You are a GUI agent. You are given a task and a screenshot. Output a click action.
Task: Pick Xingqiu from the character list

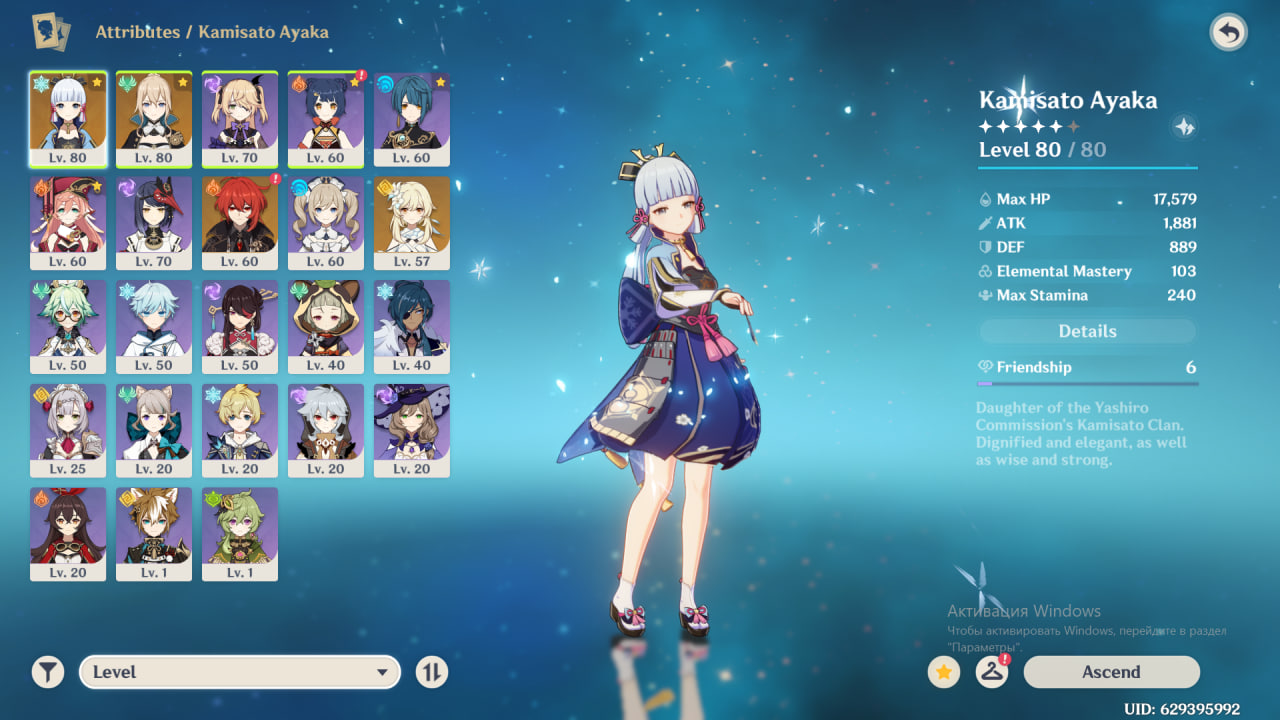point(412,118)
